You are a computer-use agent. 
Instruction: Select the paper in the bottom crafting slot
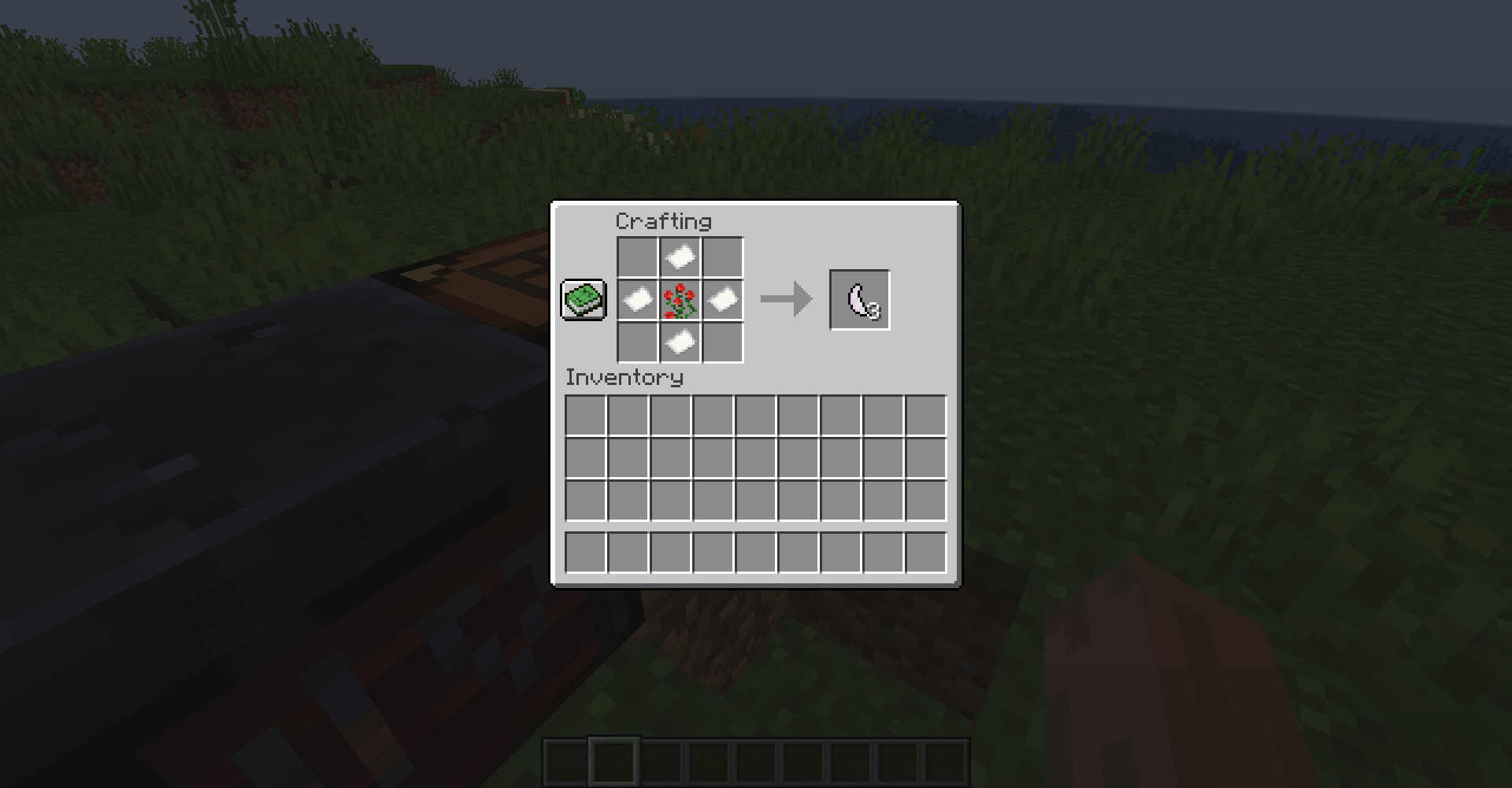679,342
